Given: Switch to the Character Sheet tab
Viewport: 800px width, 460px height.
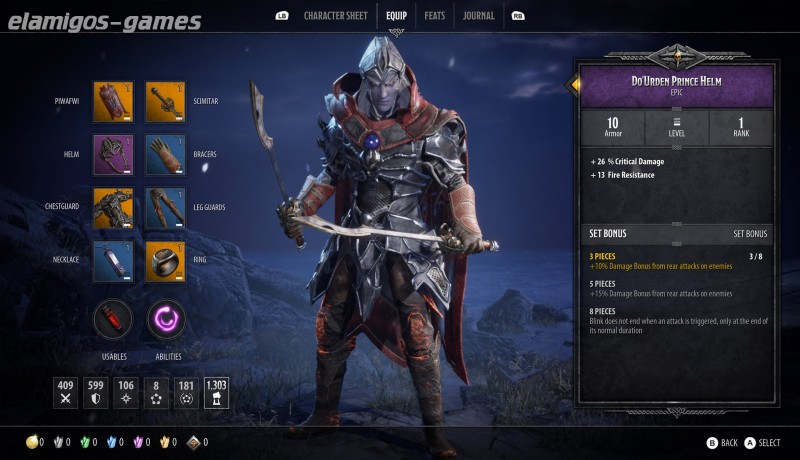Looking at the screenshot, I should click(335, 16).
